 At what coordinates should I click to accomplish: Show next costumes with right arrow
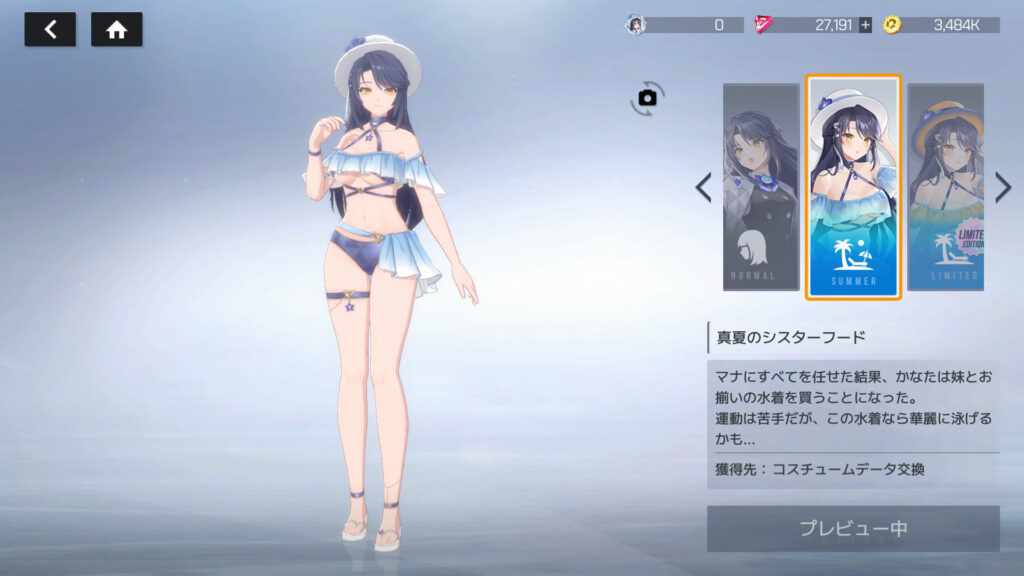1003,187
